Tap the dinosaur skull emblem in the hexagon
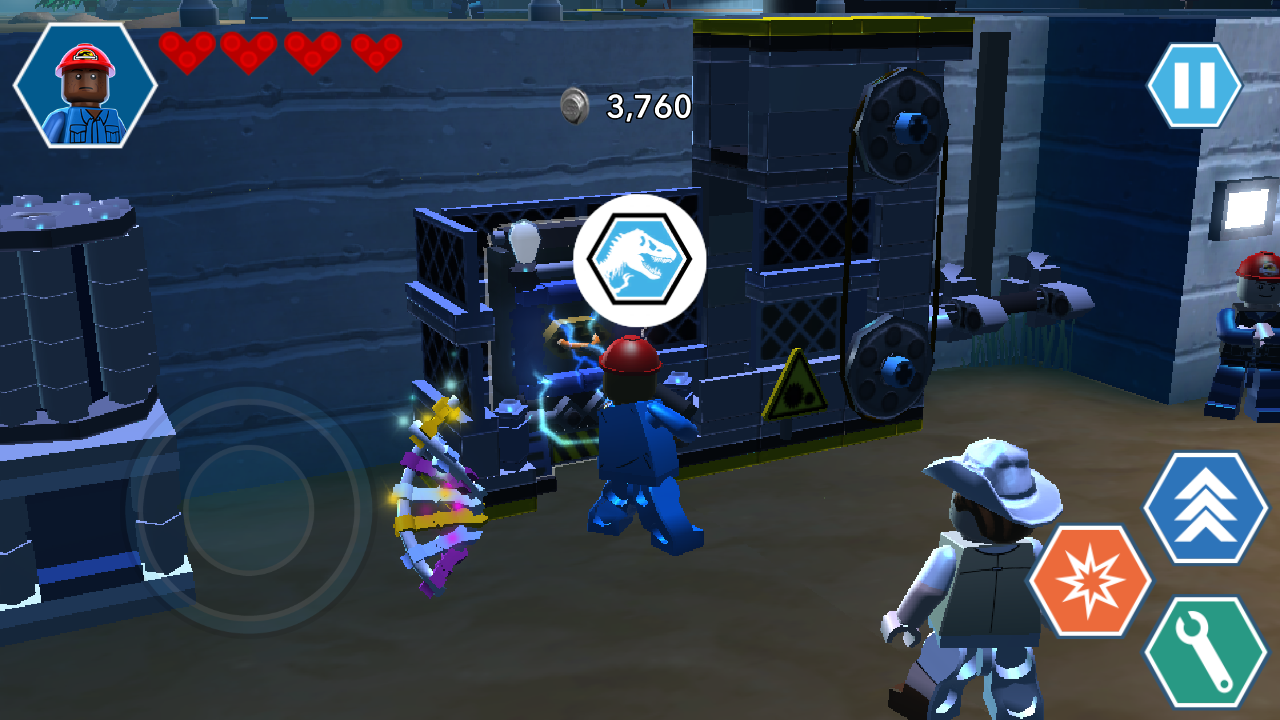Image resolution: width=1280 pixels, height=720 pixels. [640, 258]
